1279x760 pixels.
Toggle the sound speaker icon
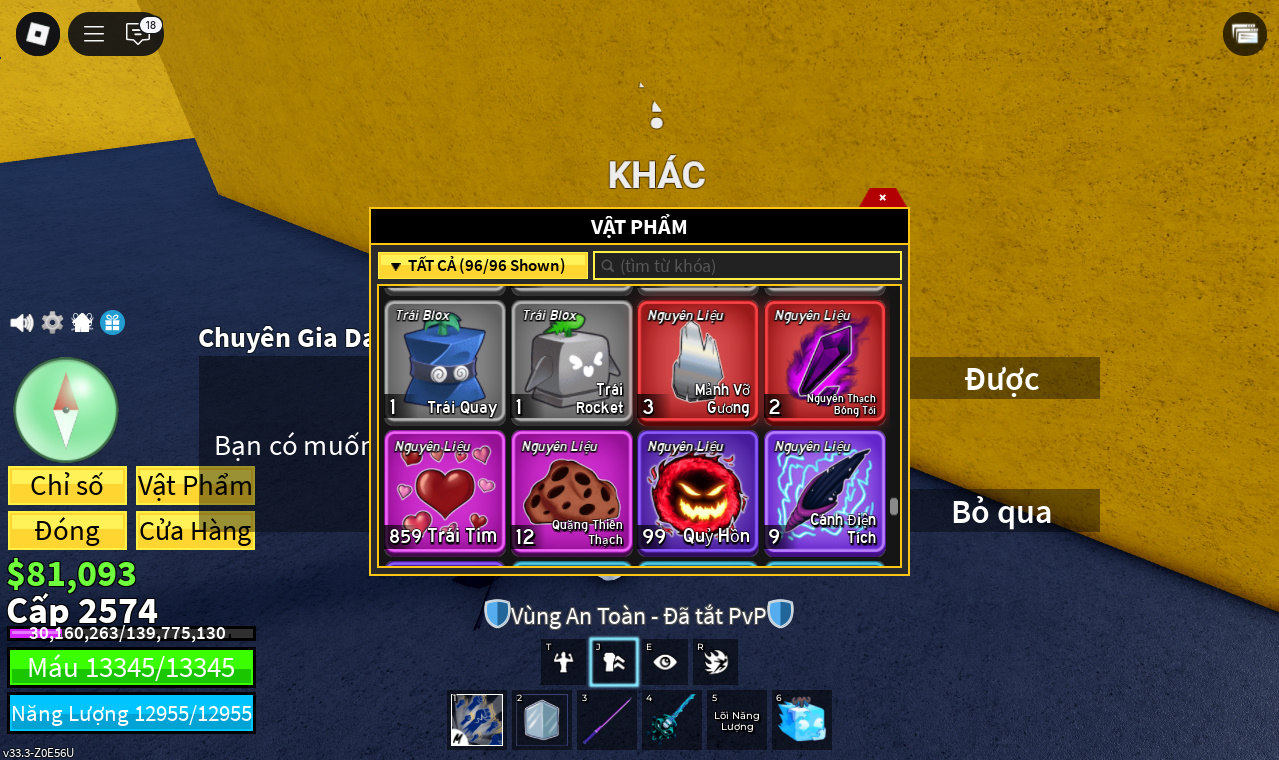coord(21,323)
